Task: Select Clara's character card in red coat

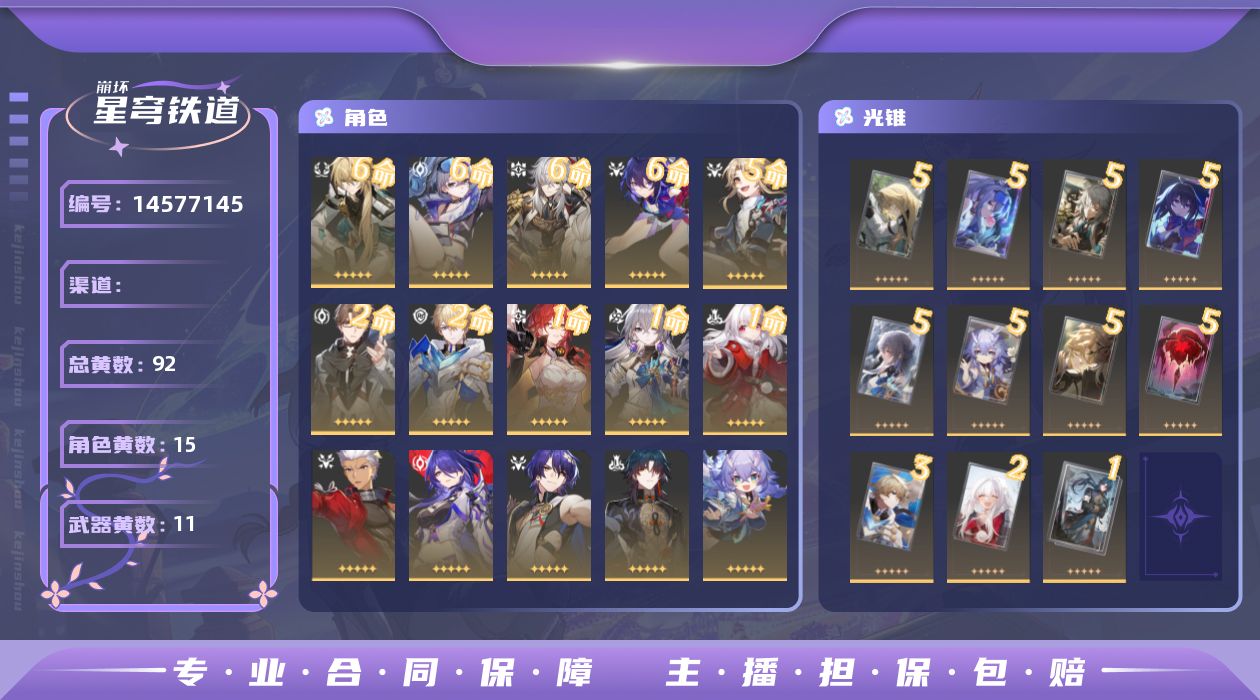Action: pos(745,369)
